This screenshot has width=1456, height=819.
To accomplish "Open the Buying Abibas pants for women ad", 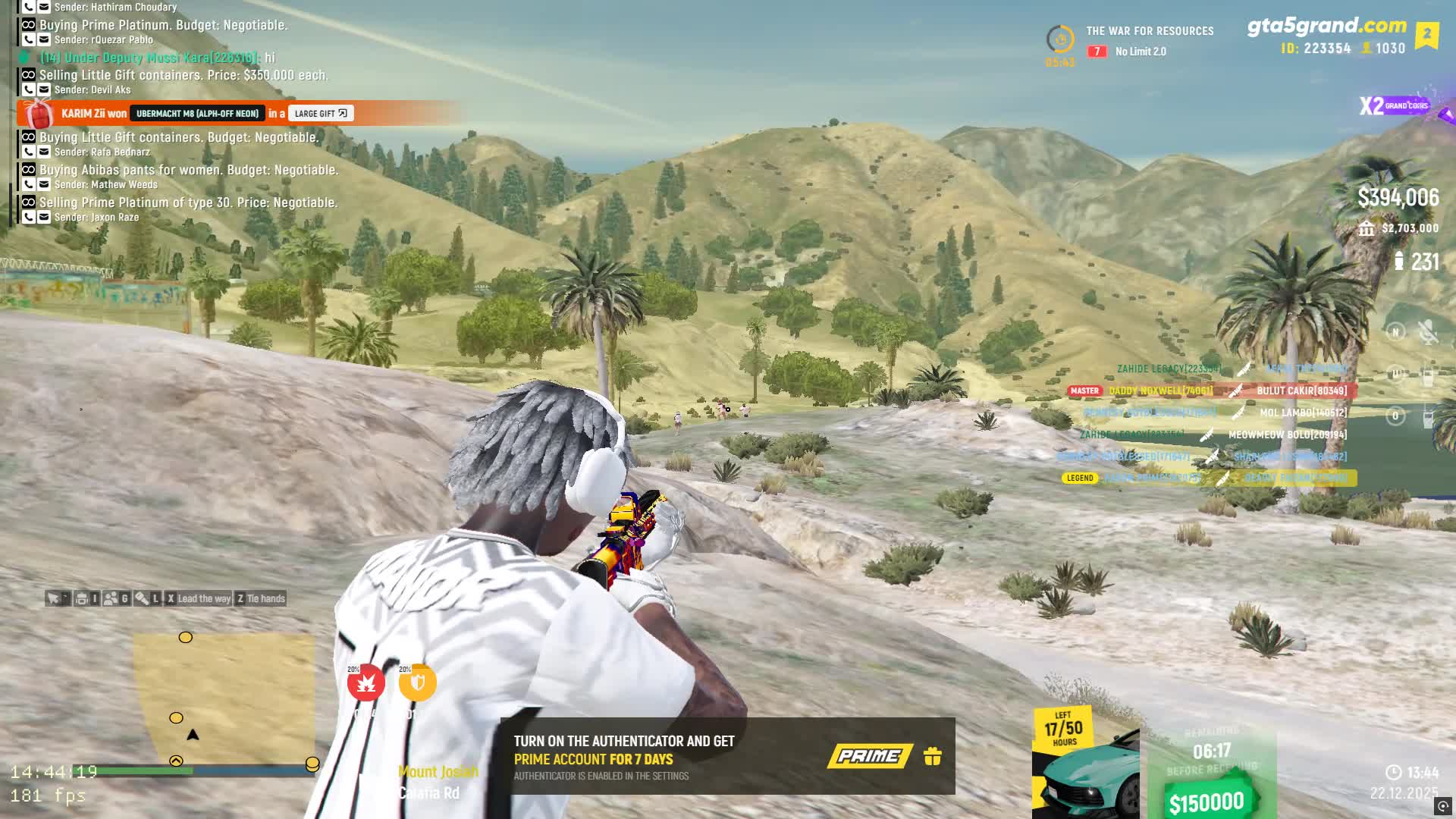I will (x=189, y=170).
